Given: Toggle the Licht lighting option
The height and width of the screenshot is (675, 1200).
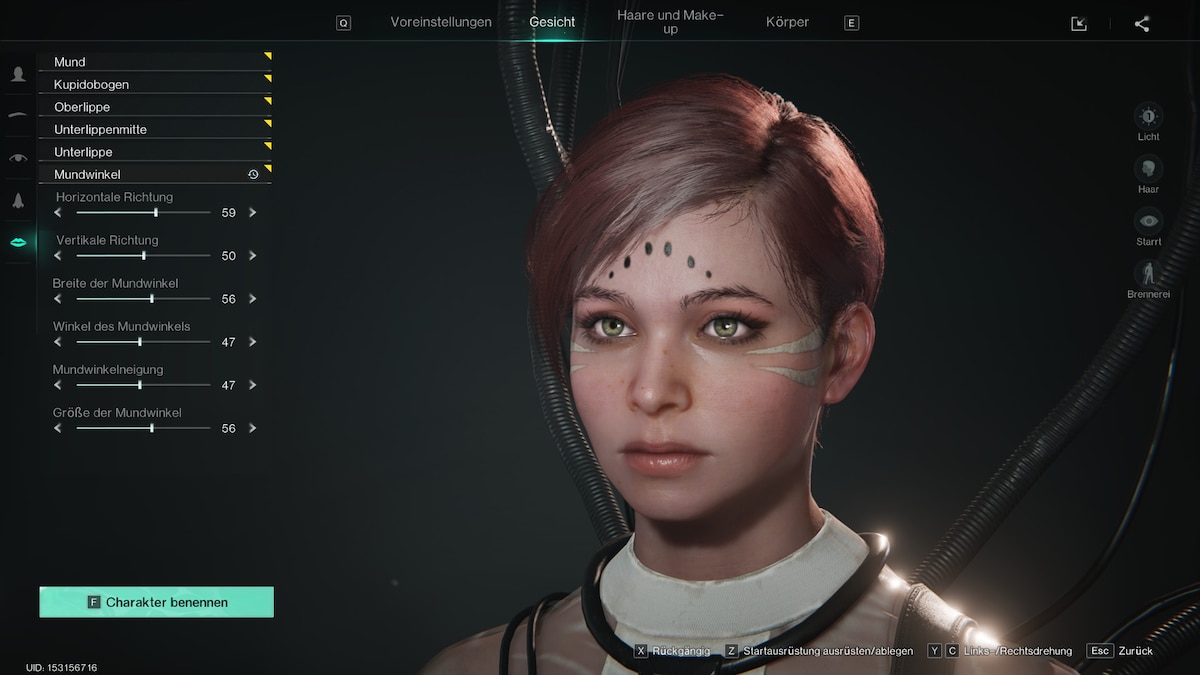Looking at the screenshot, I should click(1148, 116).
